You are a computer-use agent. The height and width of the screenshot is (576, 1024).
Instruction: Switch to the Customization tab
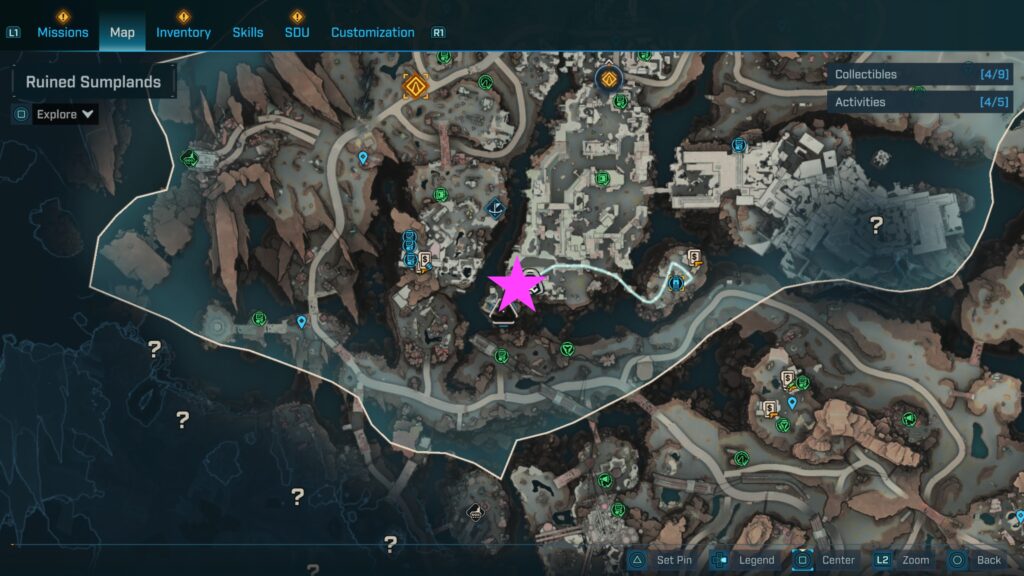click(372, 32)
